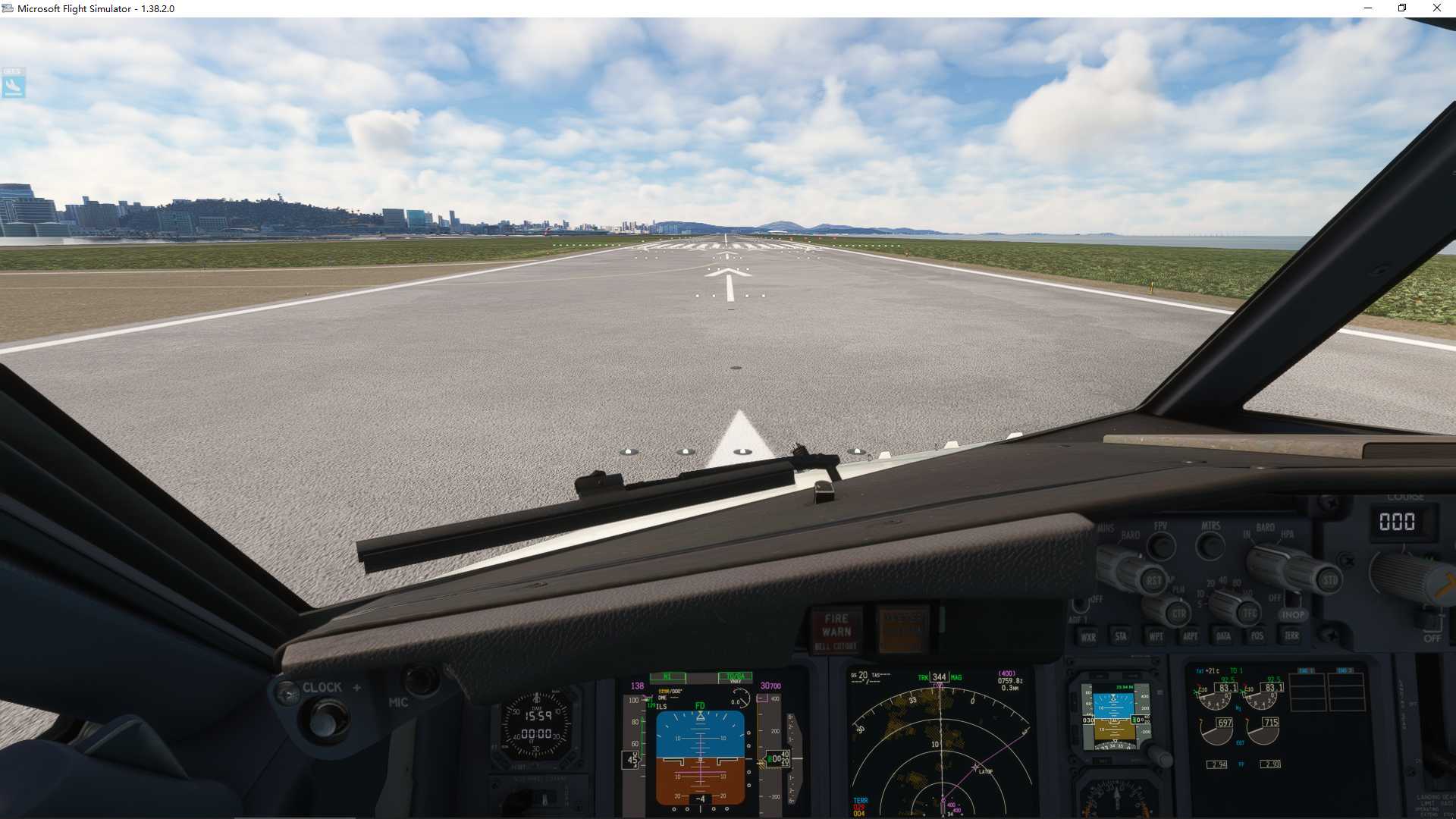Toggle the FPV flight path vector button

click(x=1161, y=546)
